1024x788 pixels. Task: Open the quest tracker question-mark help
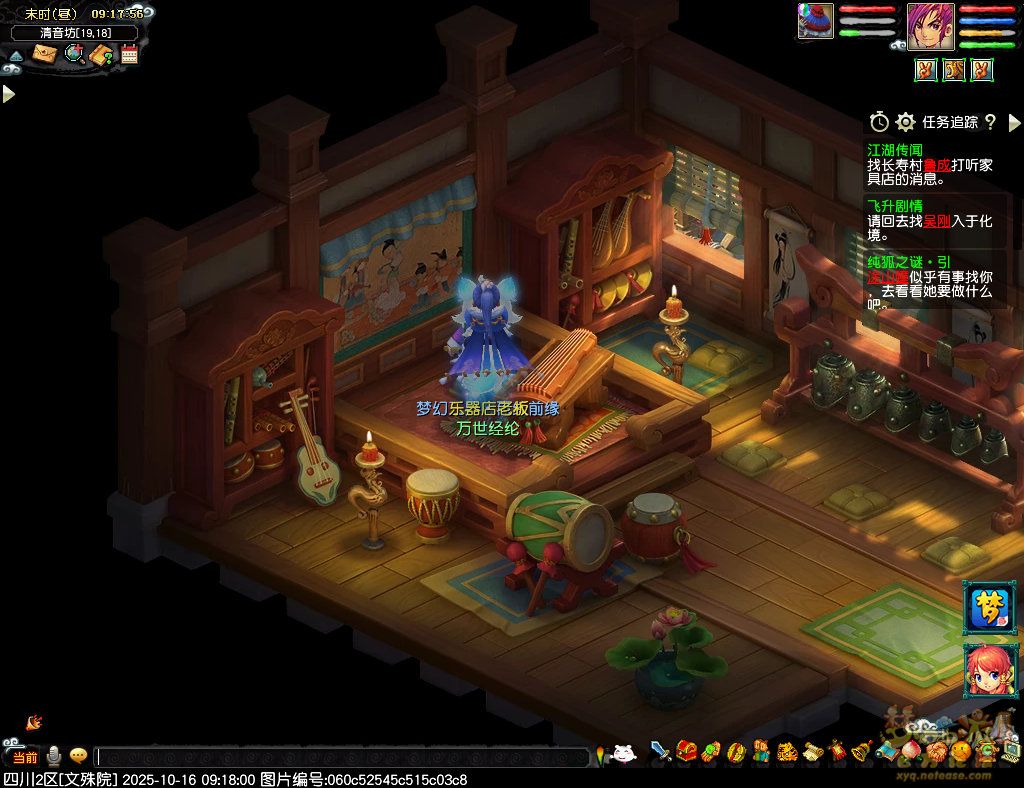[990, 122]
